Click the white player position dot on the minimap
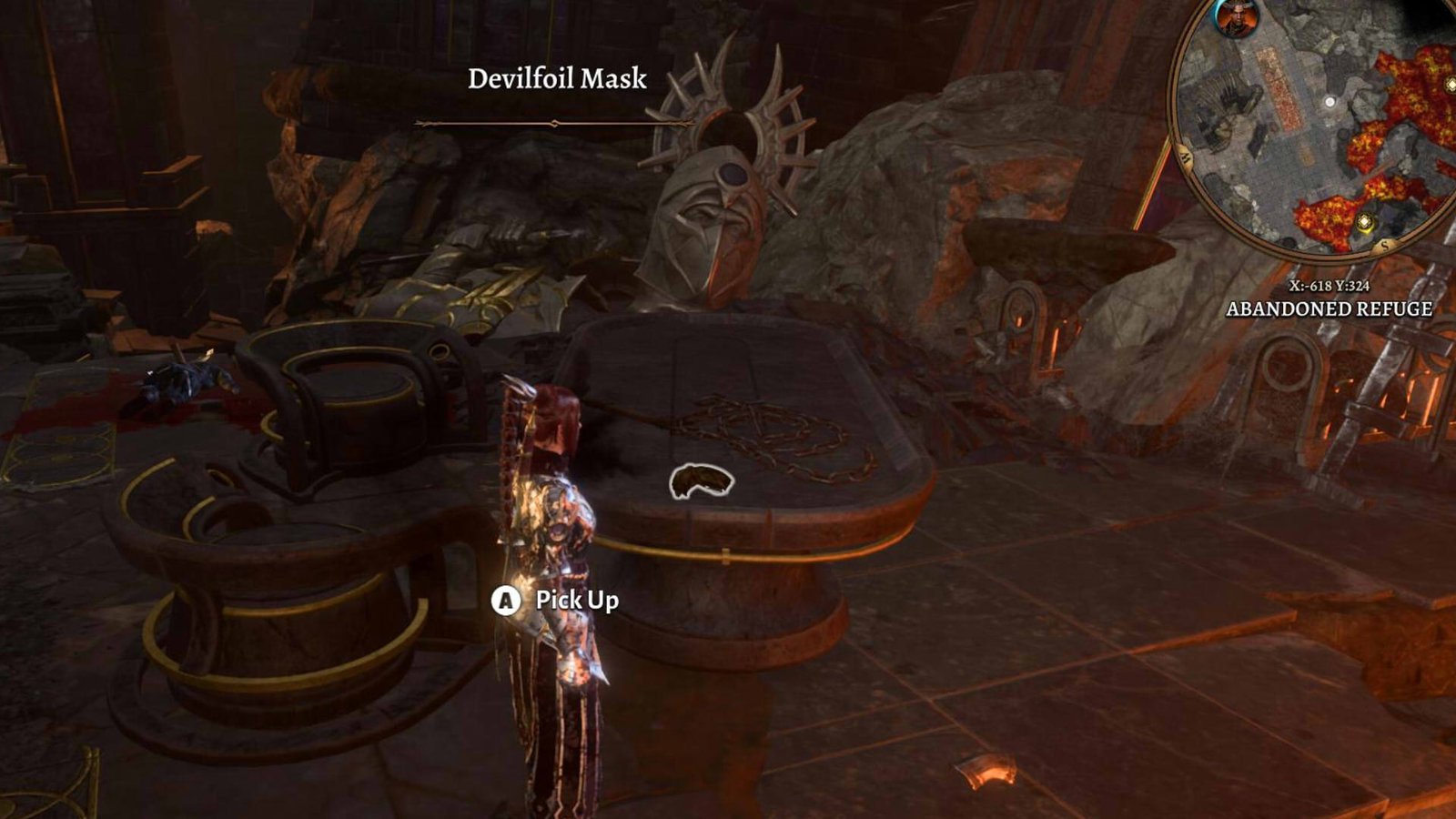Image resolution: width=1456 pixels, height=819 pixels. click(1330, 102)
